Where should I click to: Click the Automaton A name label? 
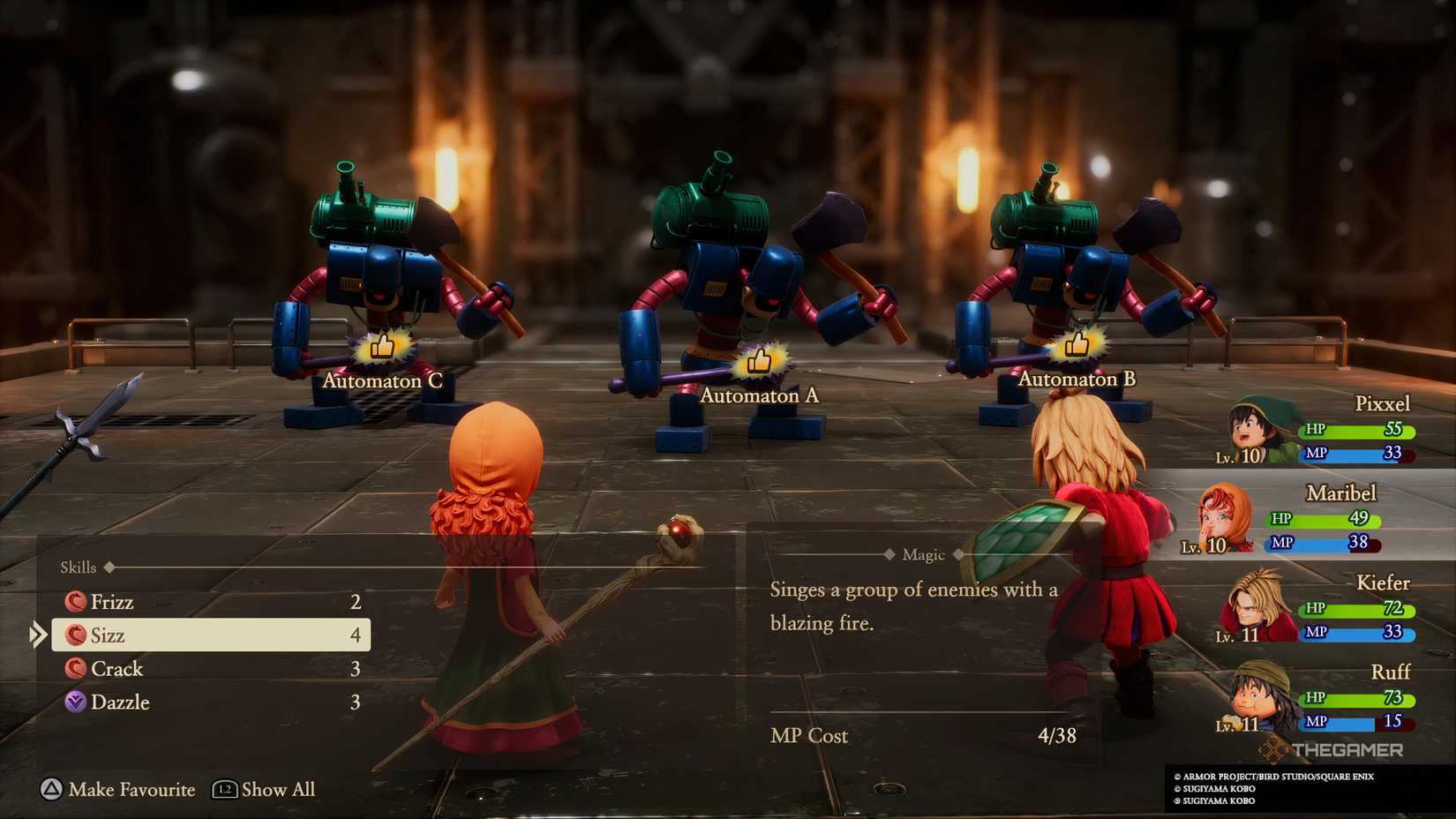[x=761, y=396]
